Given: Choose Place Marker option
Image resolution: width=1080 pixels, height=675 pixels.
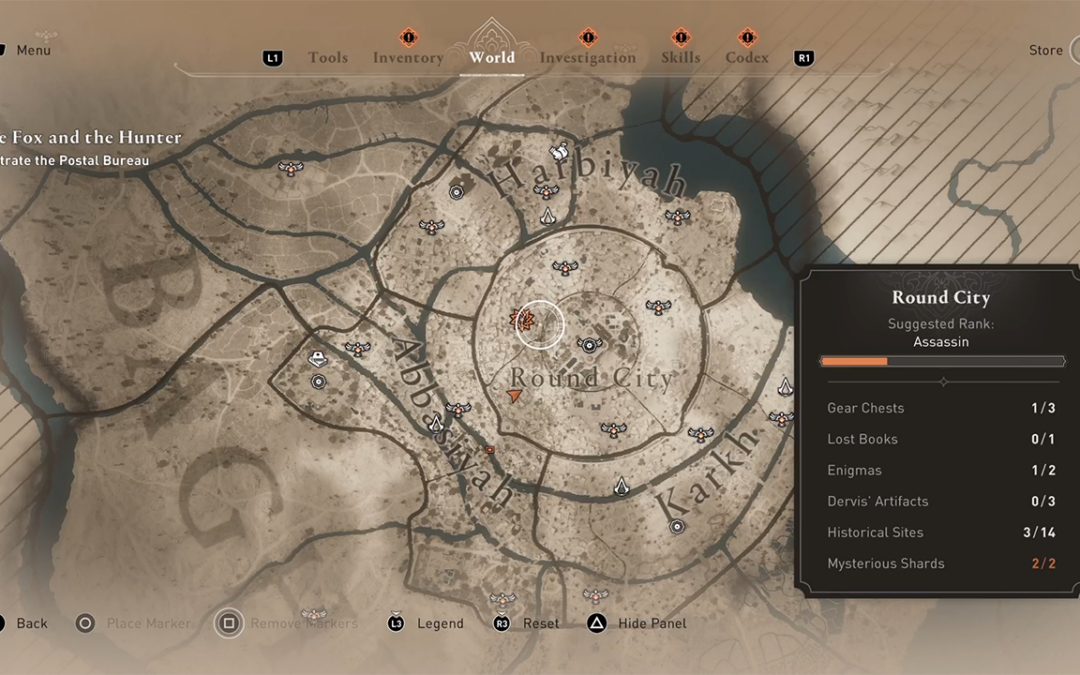Looking at the screenshot, I should pyautogui.click(x=147, y=624).
